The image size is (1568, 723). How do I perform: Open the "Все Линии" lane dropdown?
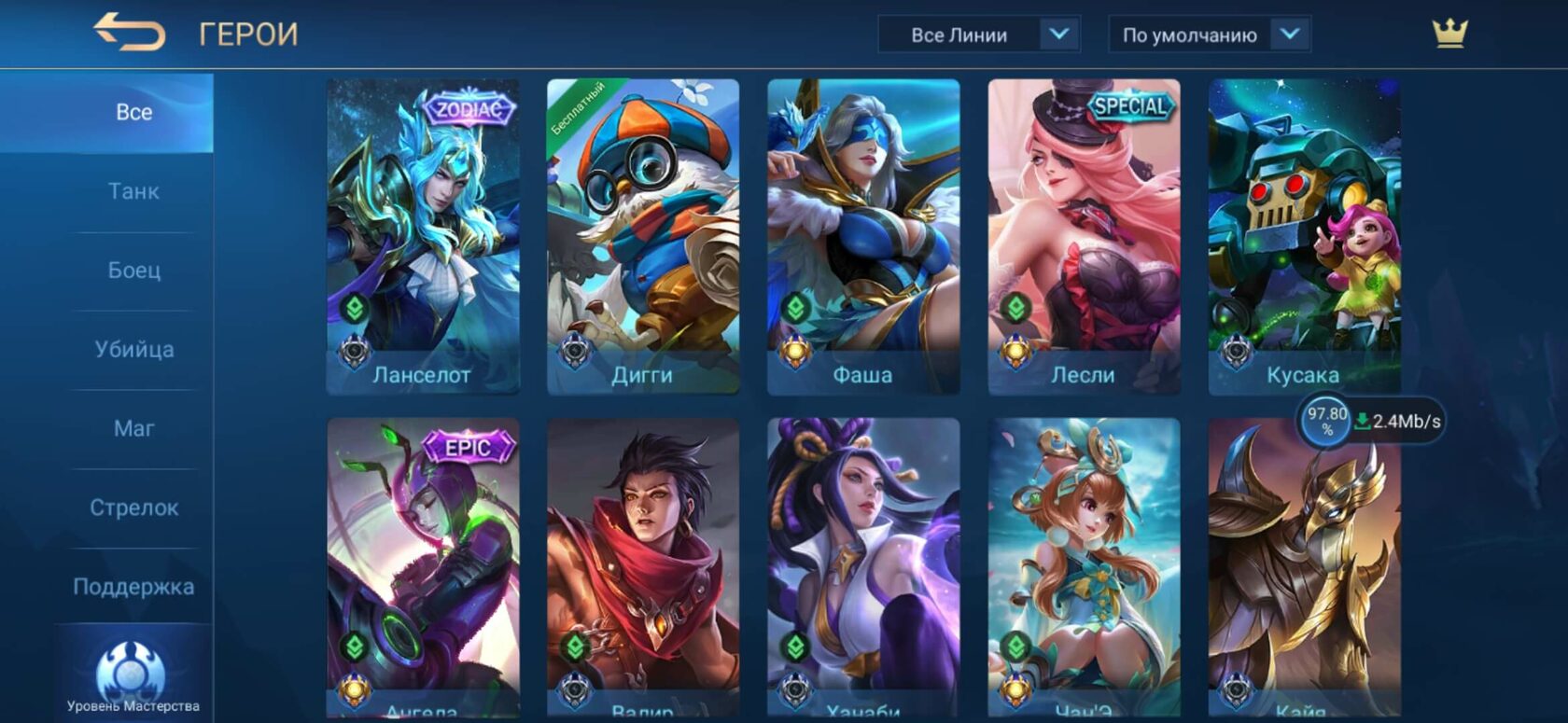[x=978, y=35]
